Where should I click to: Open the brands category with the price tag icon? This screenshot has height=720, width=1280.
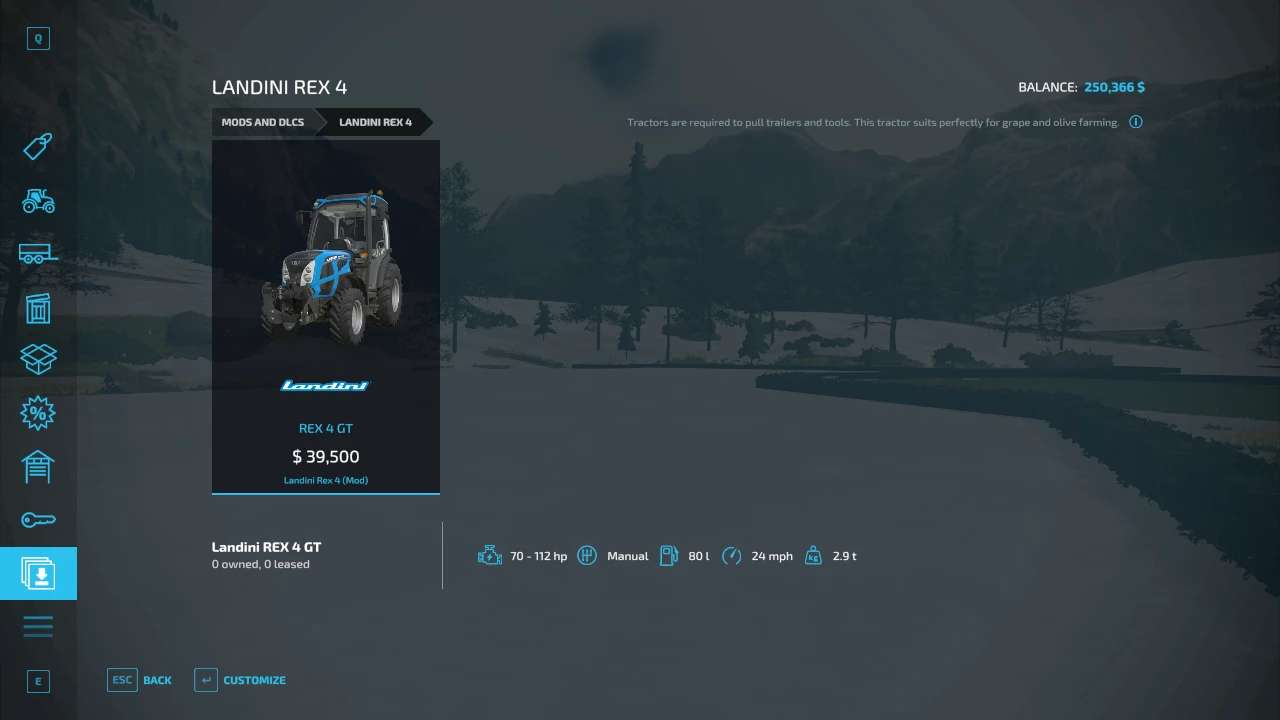(38, 146)
